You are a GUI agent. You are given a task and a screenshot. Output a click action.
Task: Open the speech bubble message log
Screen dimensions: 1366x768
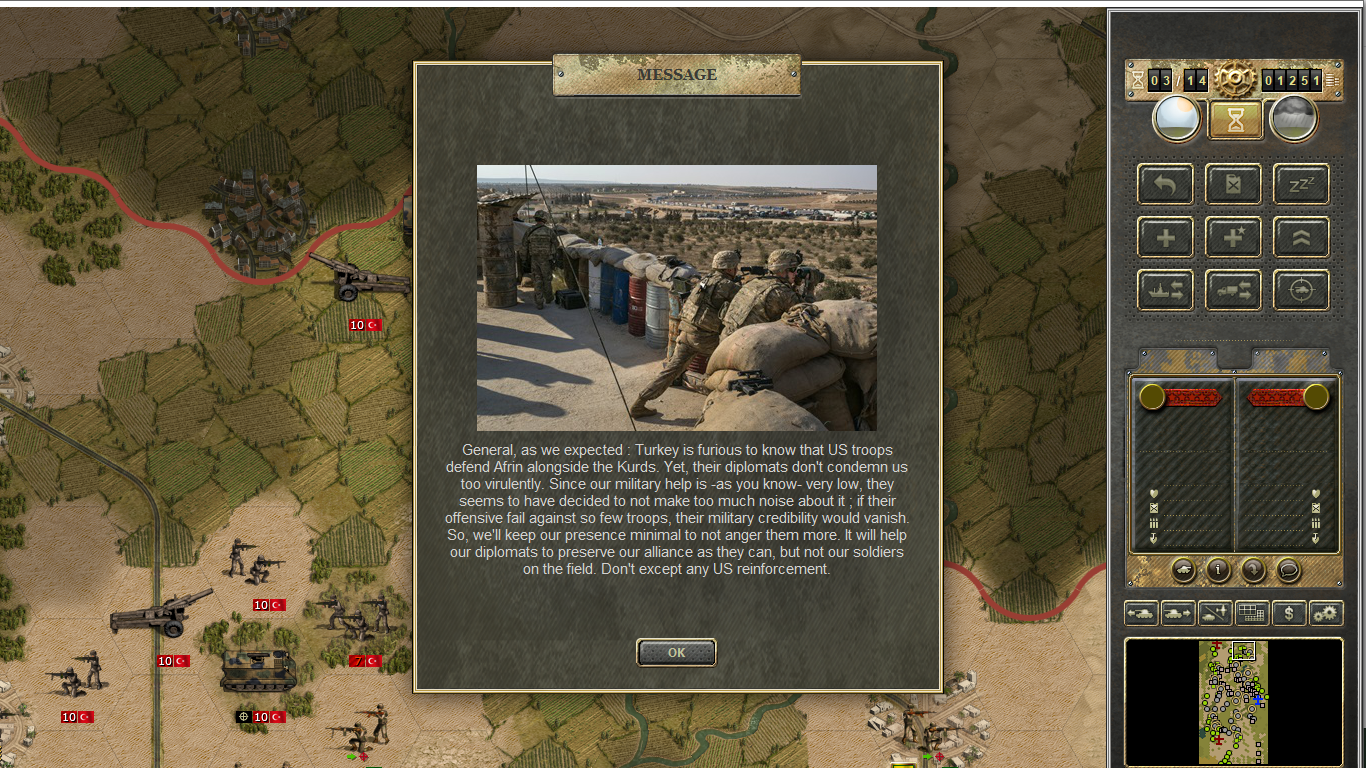[x=1289, y=570]
